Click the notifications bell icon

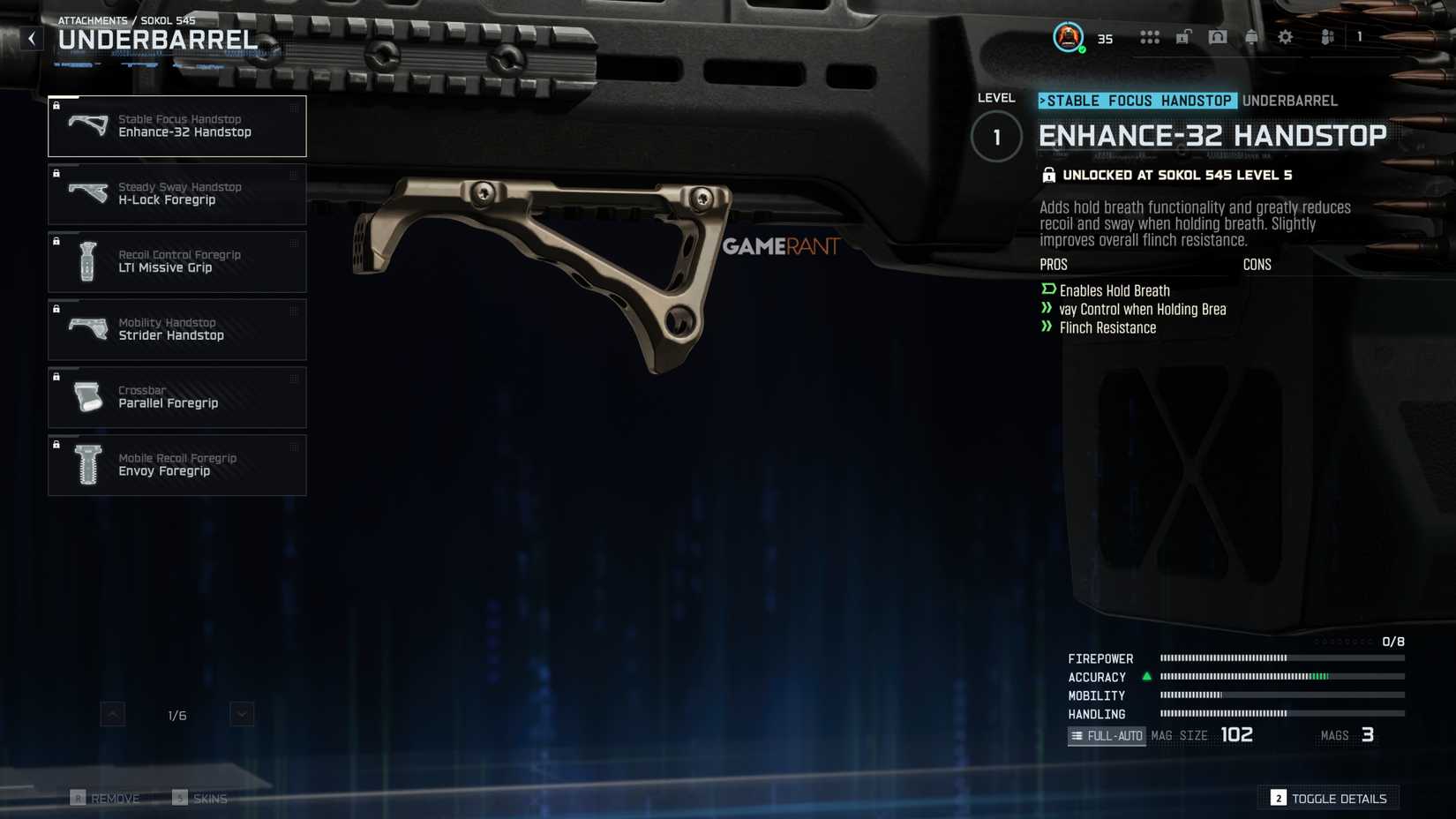click(x=1251, y=37)
